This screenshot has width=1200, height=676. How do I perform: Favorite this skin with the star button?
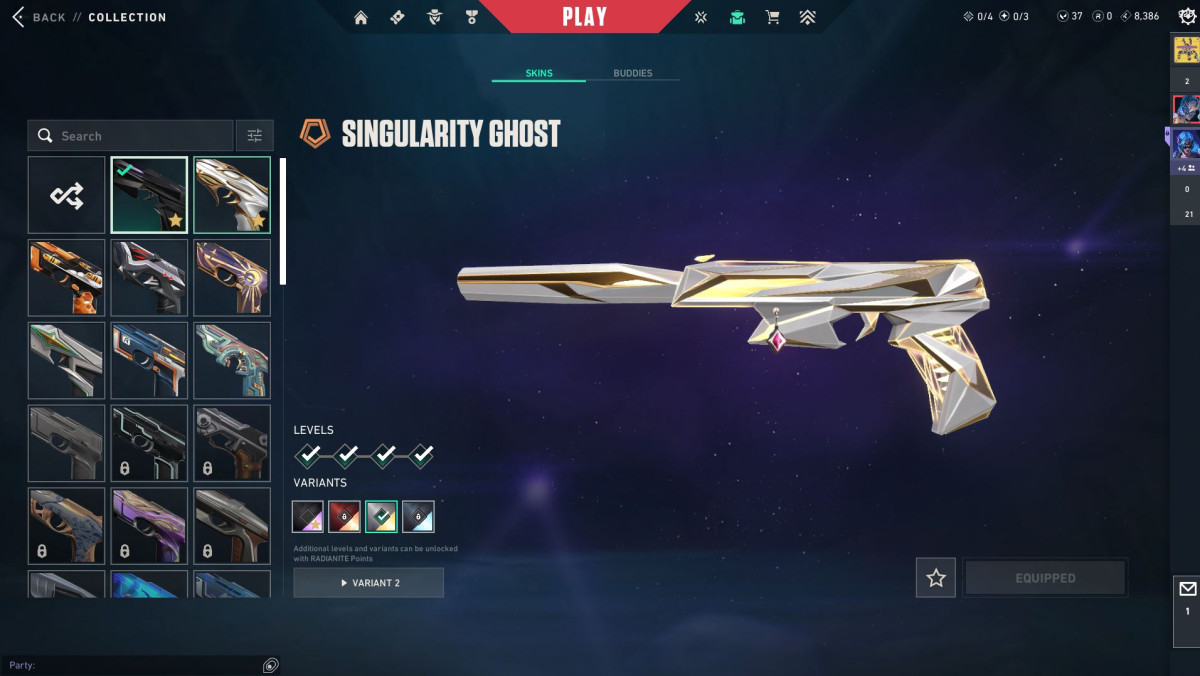click(x=936, y=578)
